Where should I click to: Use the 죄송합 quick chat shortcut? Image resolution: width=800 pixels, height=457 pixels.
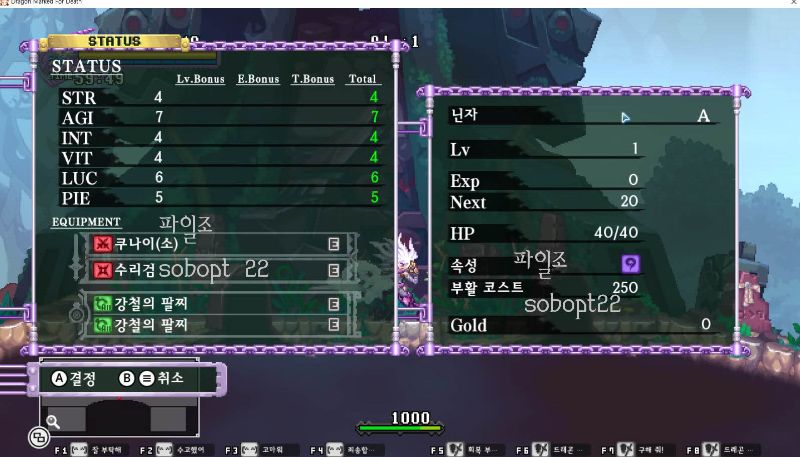(x=346, y=450)
